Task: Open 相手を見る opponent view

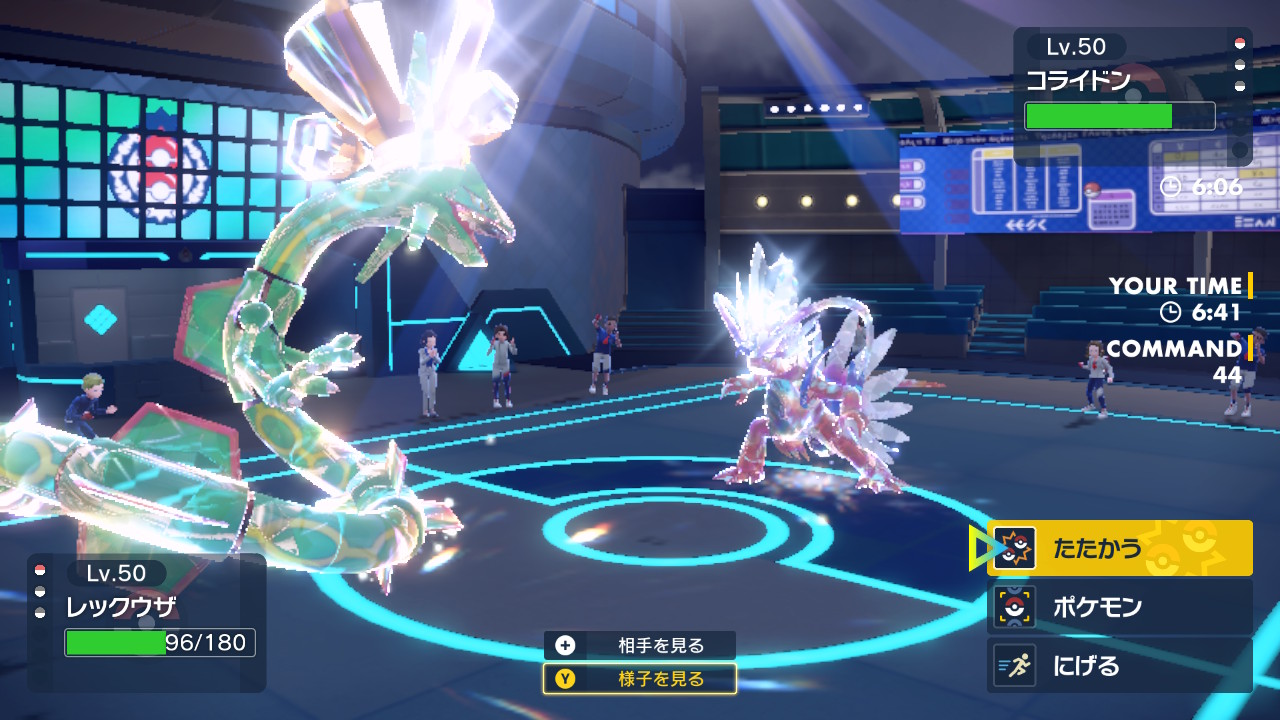Action: click(640, 646)
